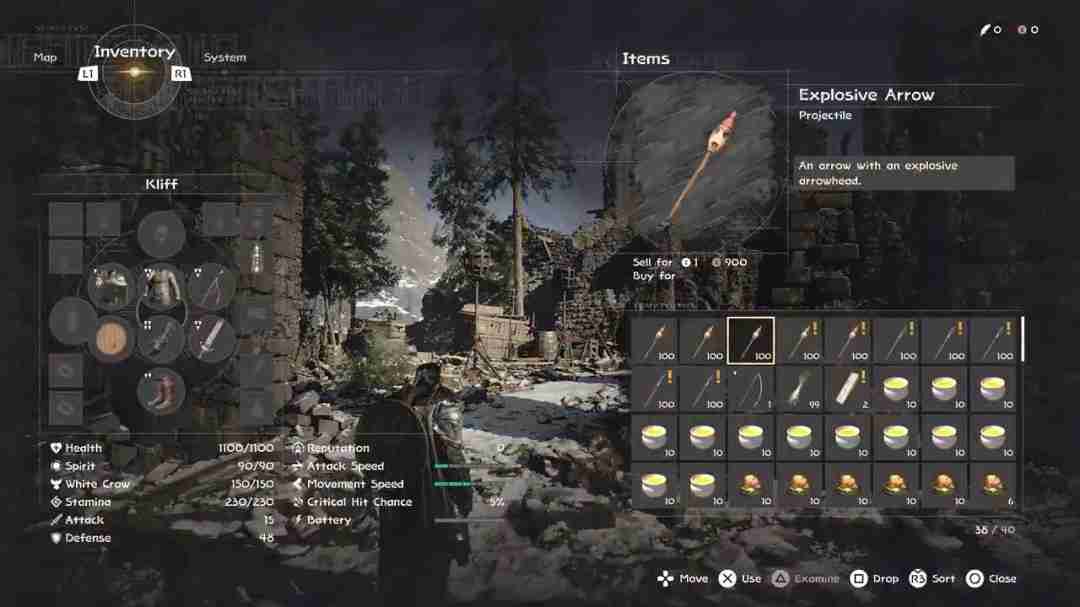Choose the bow item in the inventory grid
This screenshot has height=607, width=1080.
pos(750,388)
